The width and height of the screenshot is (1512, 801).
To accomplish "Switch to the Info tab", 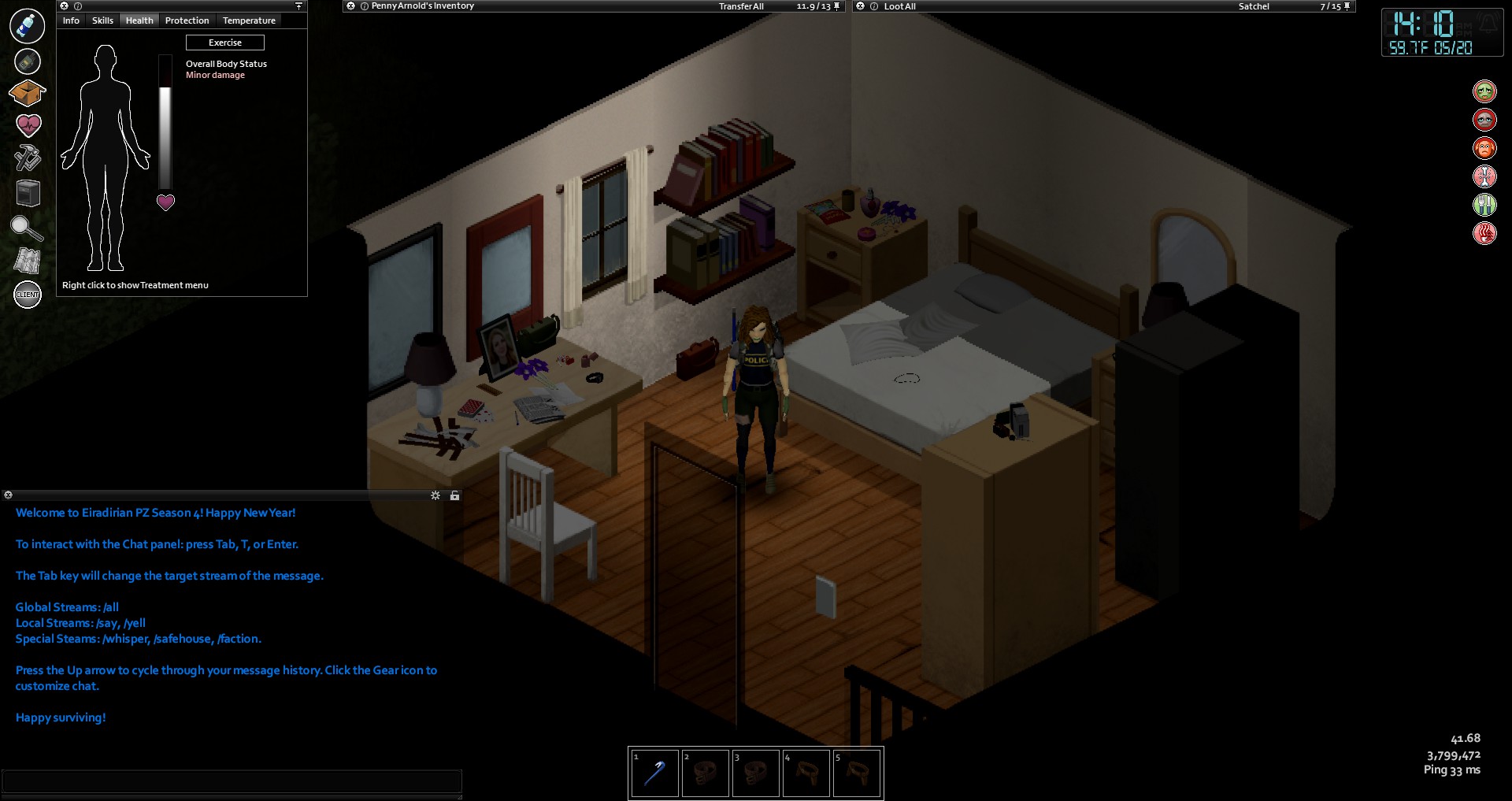I will point(71,20).
